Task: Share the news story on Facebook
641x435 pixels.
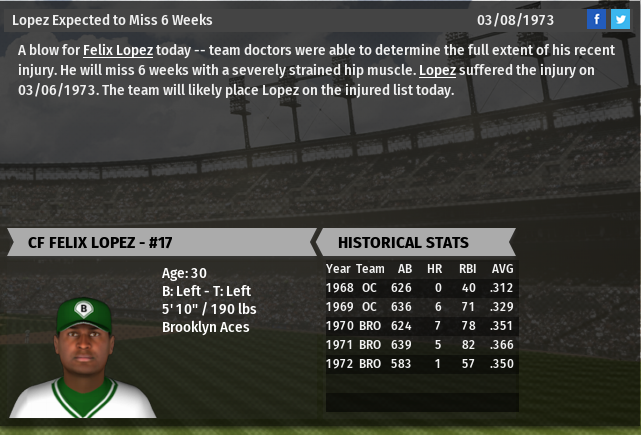Action: tap(597, 20)
